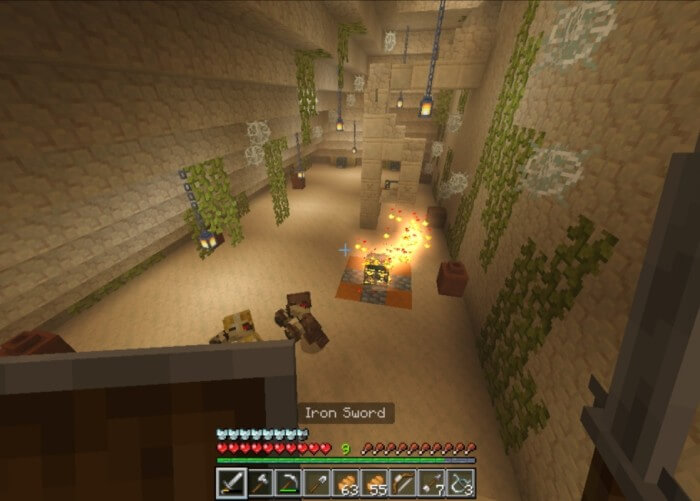The width and height of the screenshot is (700, 501).
Task: Equip the bow from the hotbar
Action: click(404, 484)
